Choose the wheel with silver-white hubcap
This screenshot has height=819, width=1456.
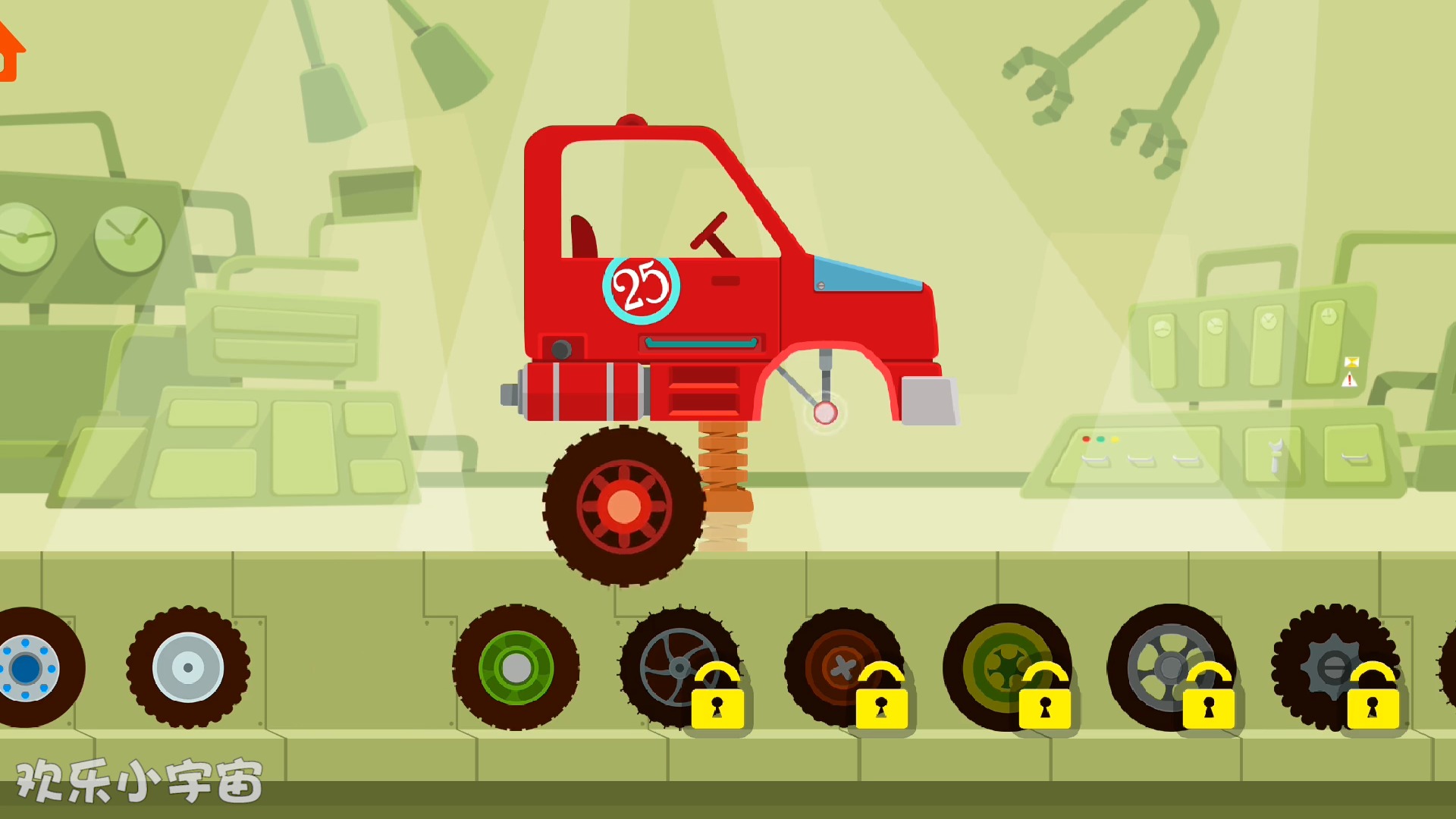pyautogui.click(x=188, y=667)
